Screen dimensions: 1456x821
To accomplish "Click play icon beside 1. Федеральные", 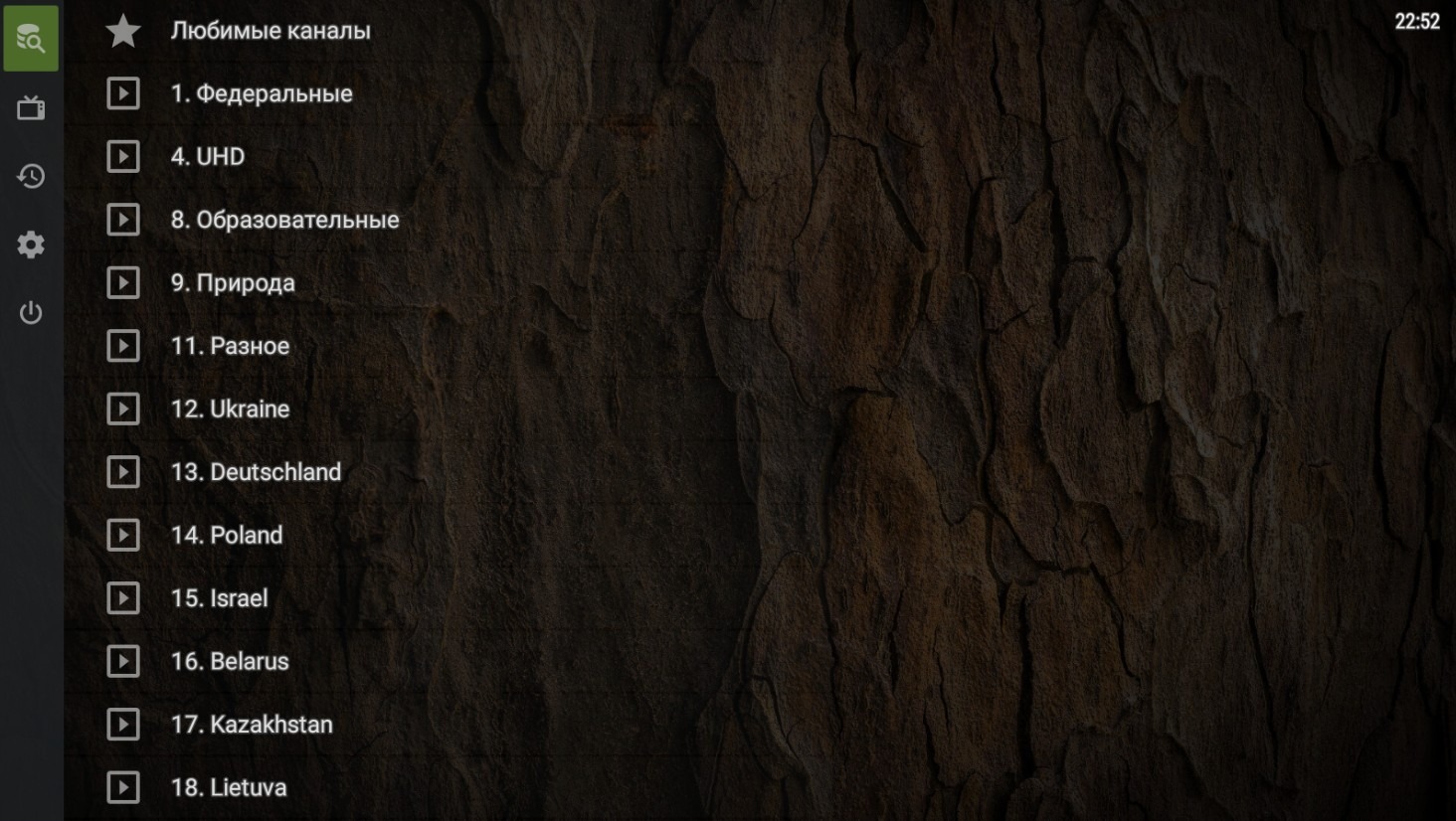I will 122,93.
